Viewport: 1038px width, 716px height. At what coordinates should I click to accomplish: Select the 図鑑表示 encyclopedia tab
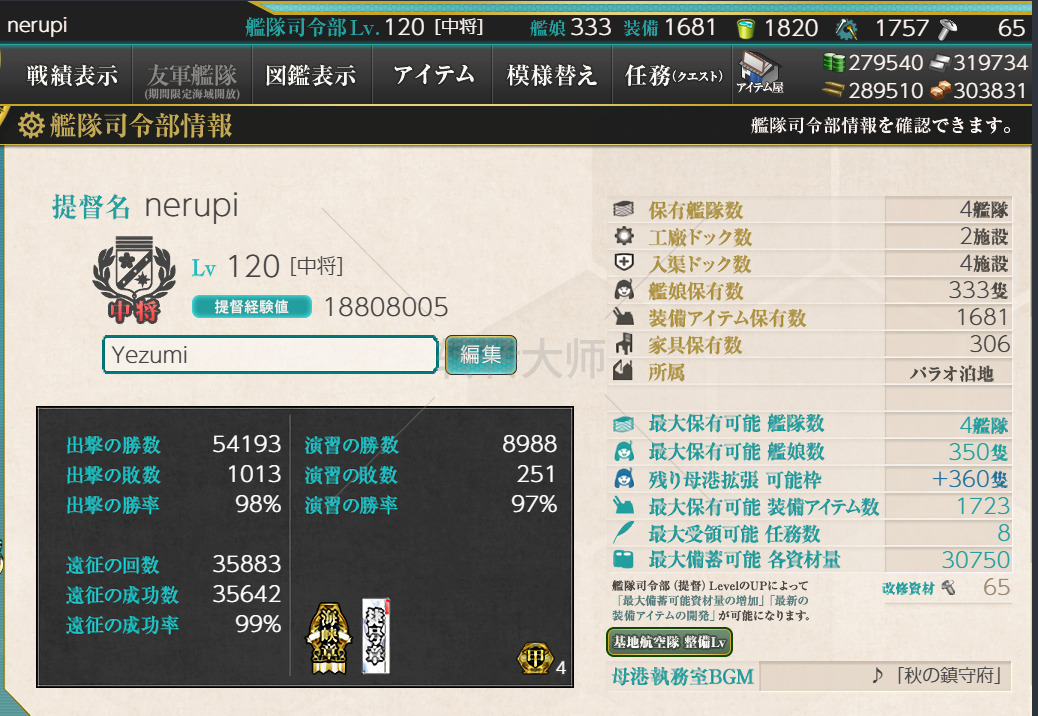coord(311,75)
